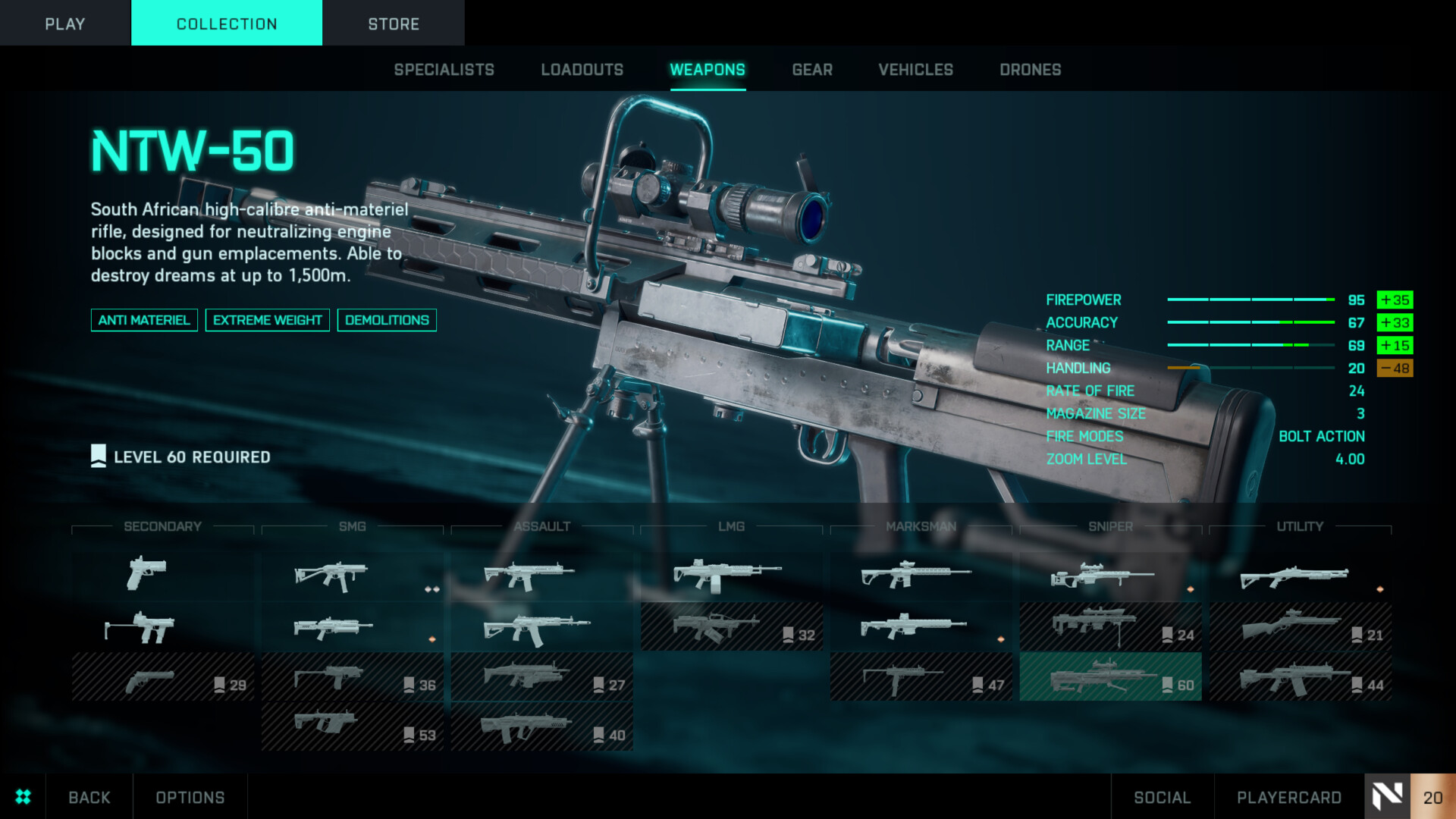The image size is (1456, 819).
Task: Select the level 29 locked revolver
Action: coord(162,676)
